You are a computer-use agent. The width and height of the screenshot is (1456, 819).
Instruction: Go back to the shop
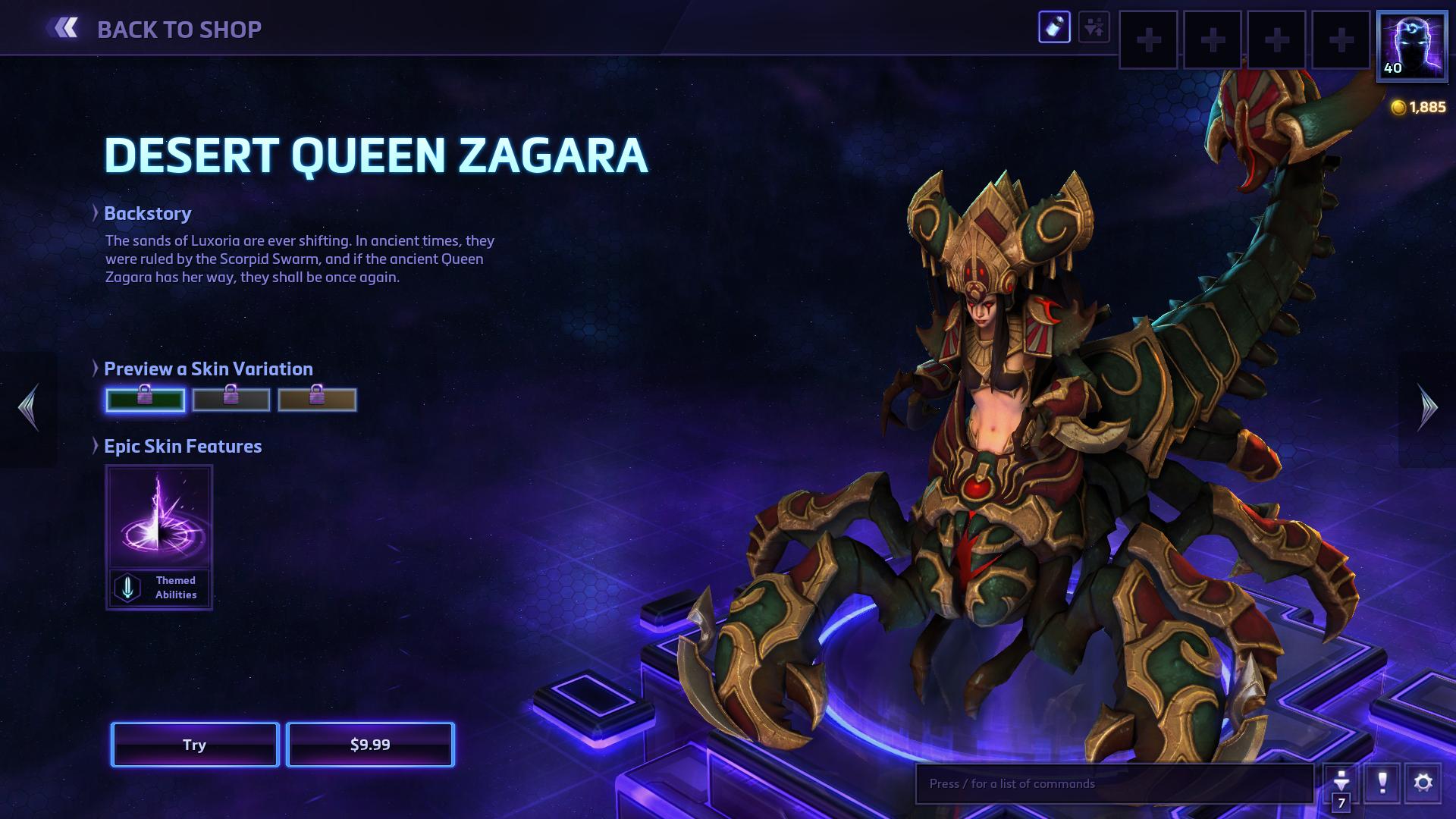click(x=155, y=29)
